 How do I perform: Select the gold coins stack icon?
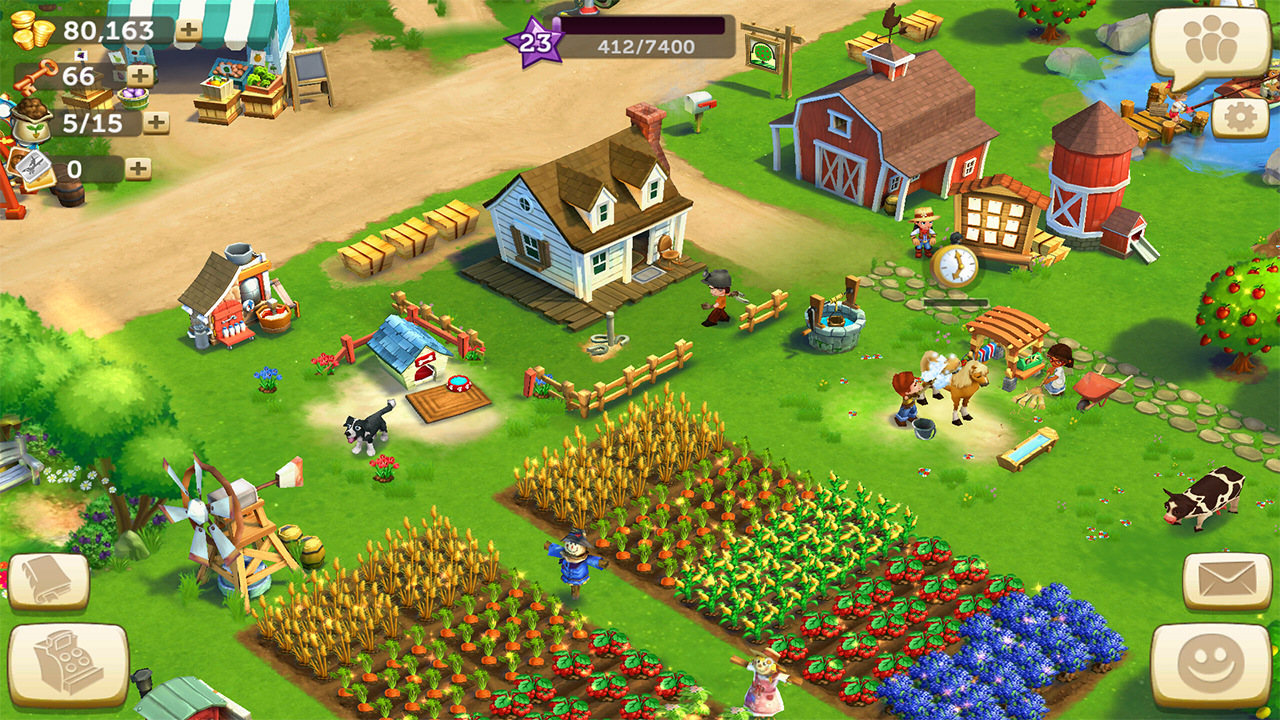click(32, 30)
